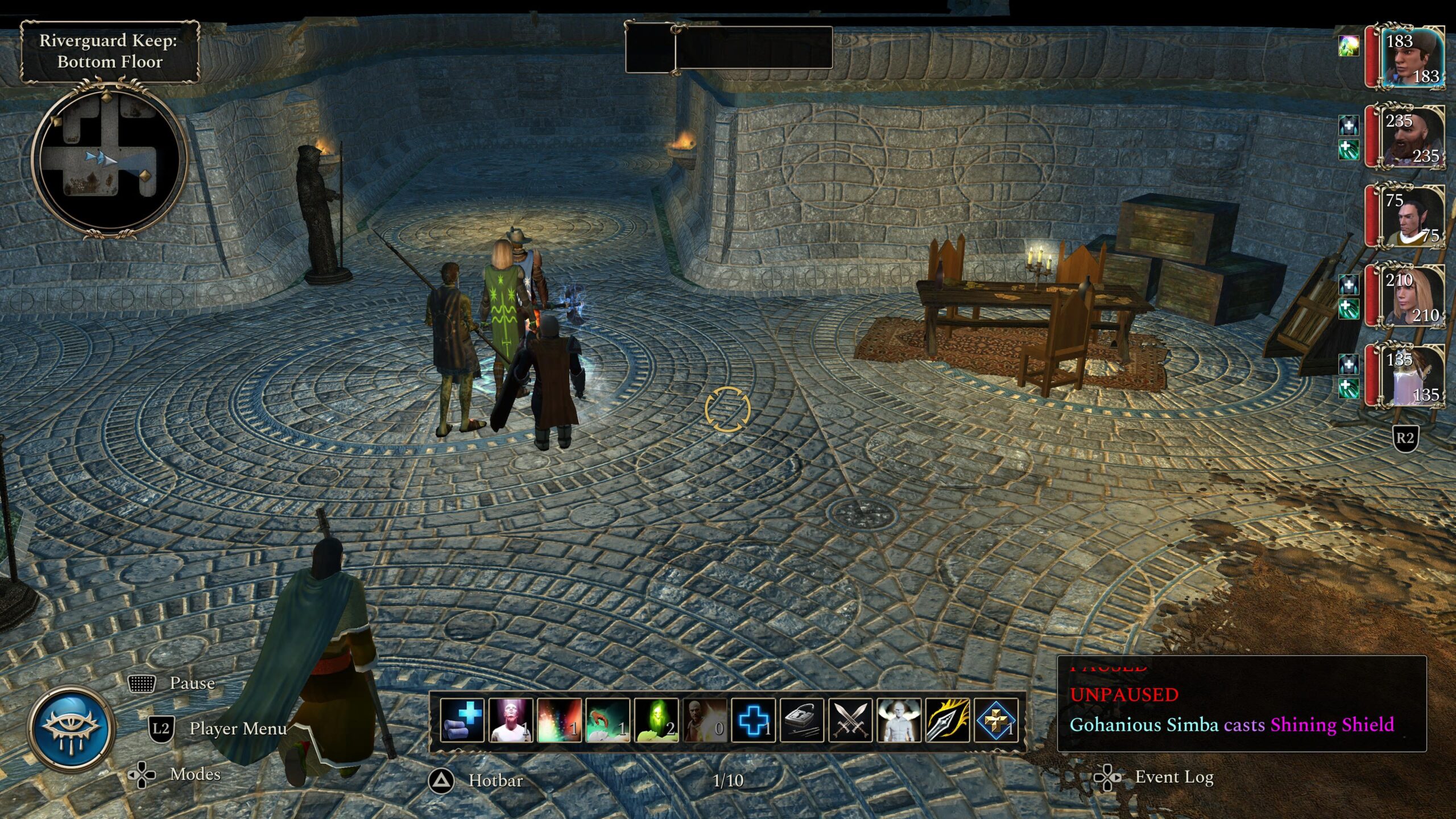
Task: Activate the healing hand over body spell
Action: [607, 721]
